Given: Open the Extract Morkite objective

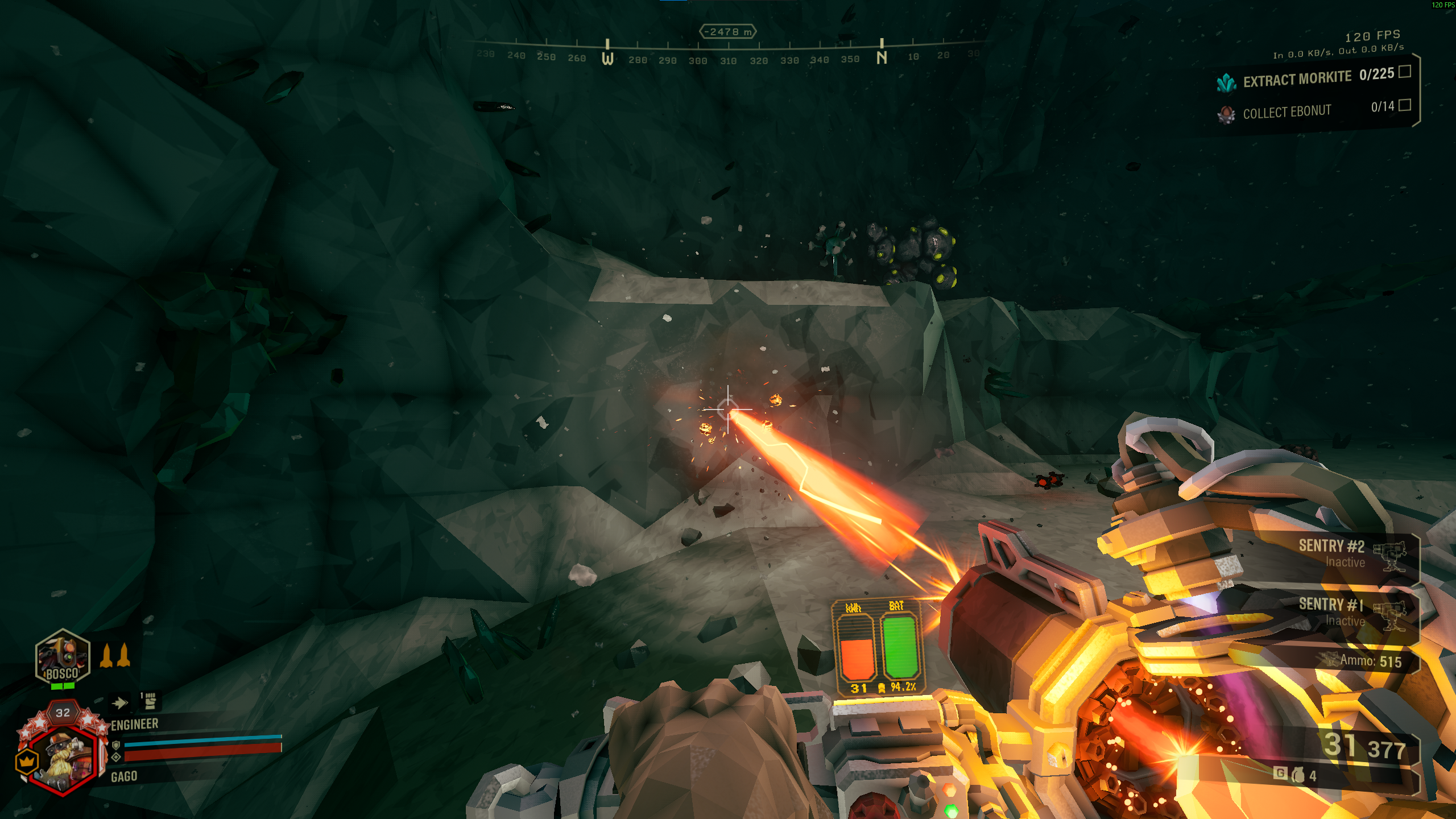Looking at the screenshot, I should click(1308, 78).
